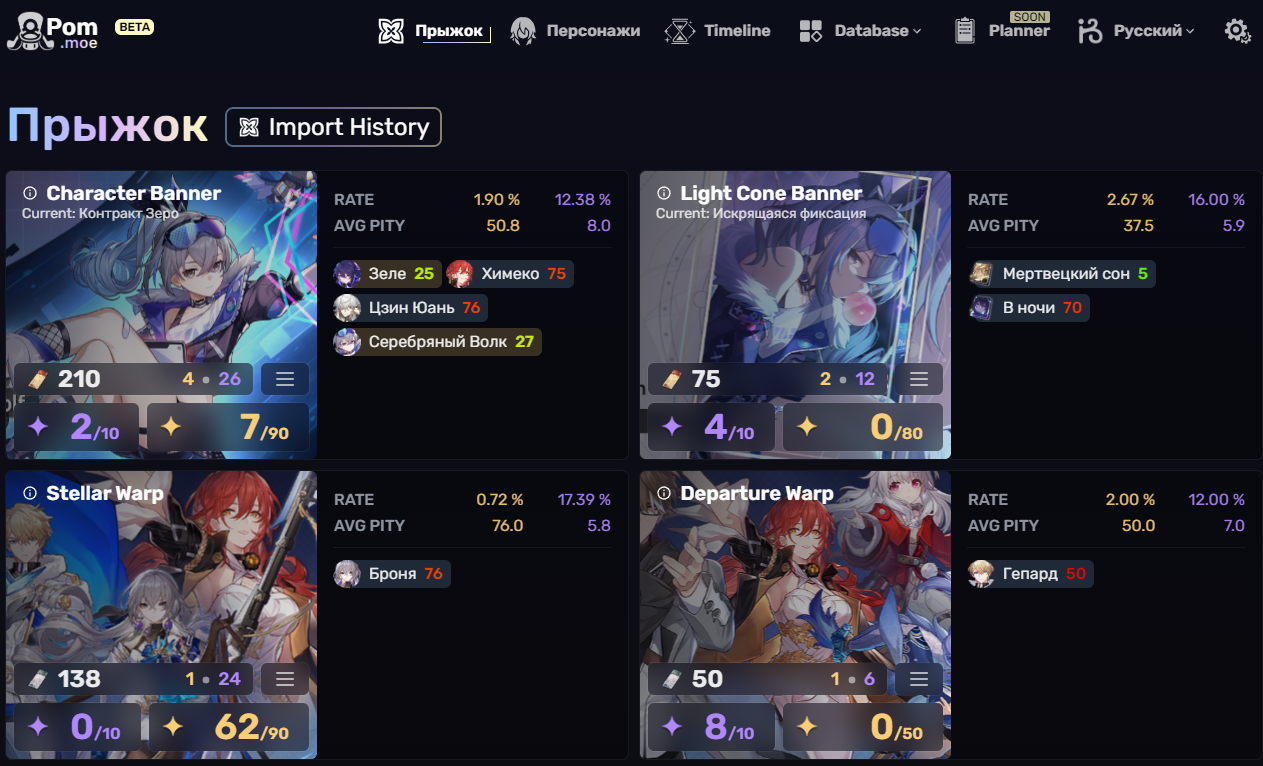This screenshot has width=1263, height=766.
Task: Go to the Персонажи page
Action: coord(575,31)
